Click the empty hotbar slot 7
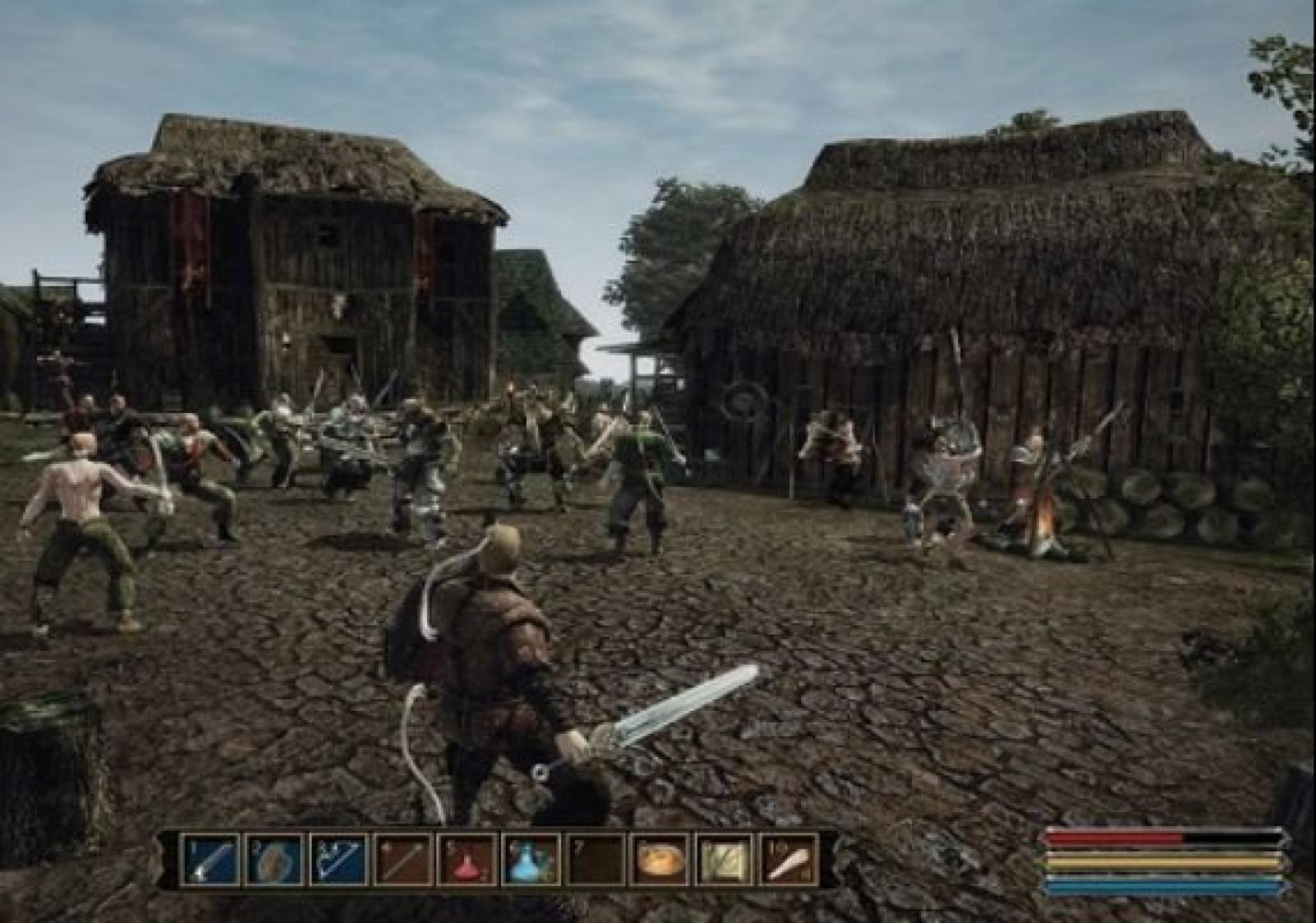The image size is (1316, 923). pyautogui.click(x=595, y=860)
